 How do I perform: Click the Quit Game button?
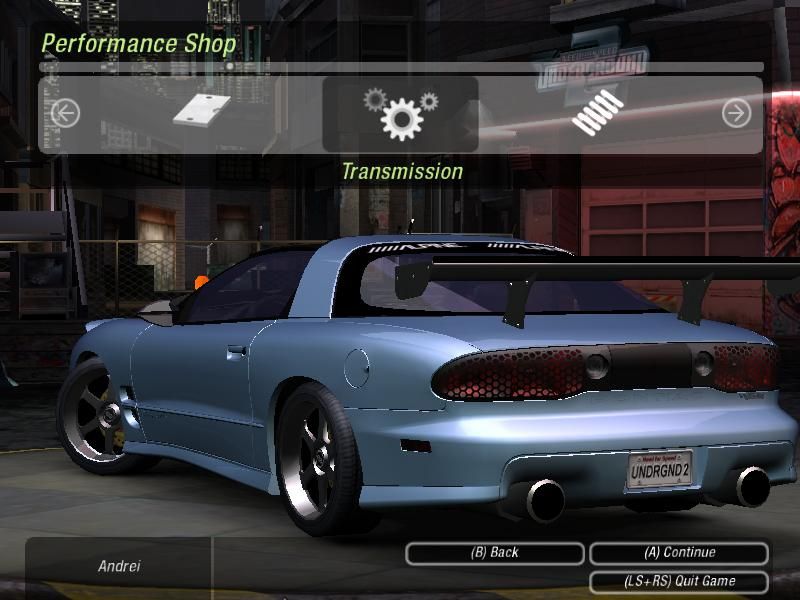(679, 581)
